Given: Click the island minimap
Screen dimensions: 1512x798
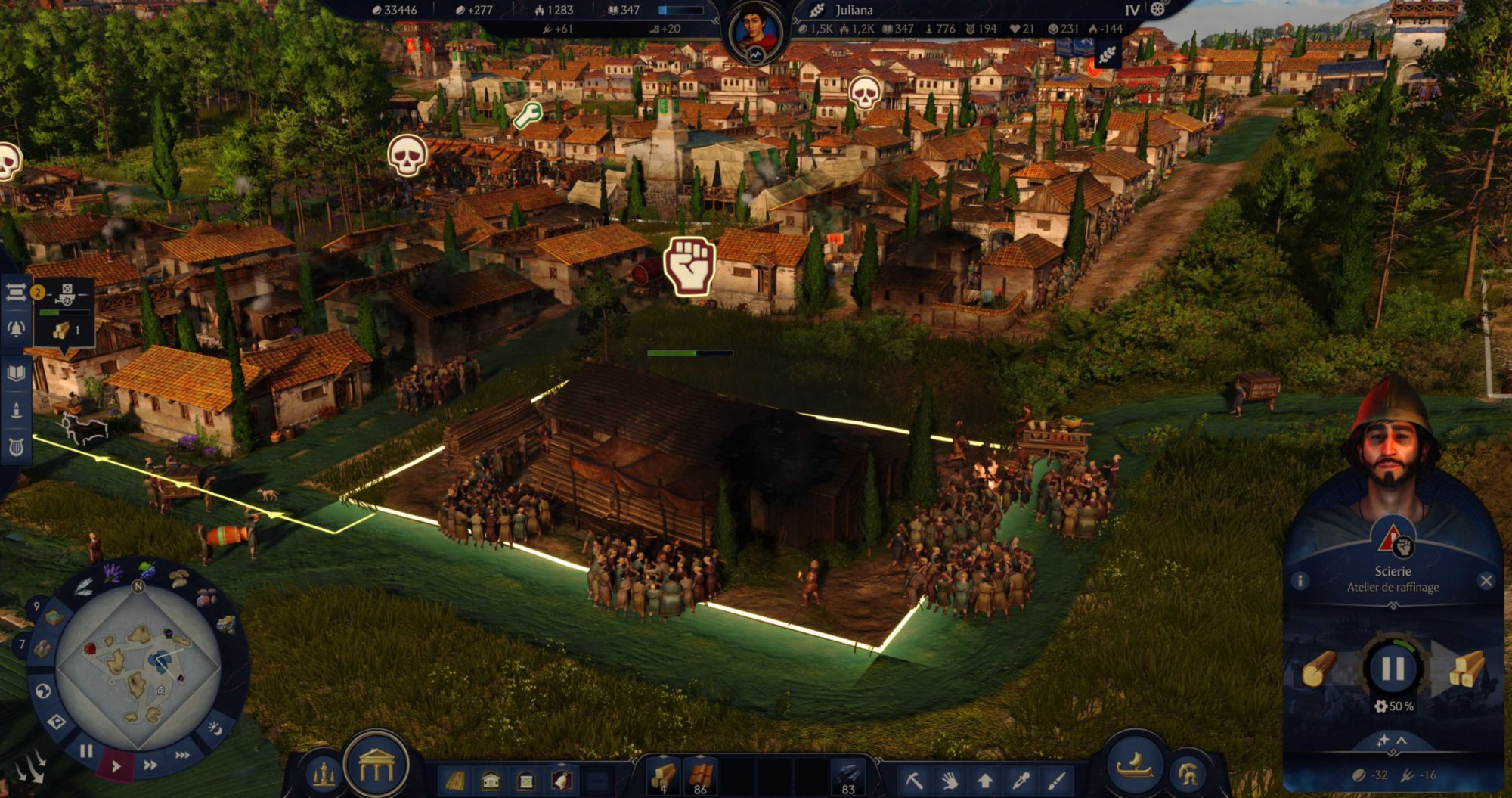Looking at the screenshot, I should (138, 666).
